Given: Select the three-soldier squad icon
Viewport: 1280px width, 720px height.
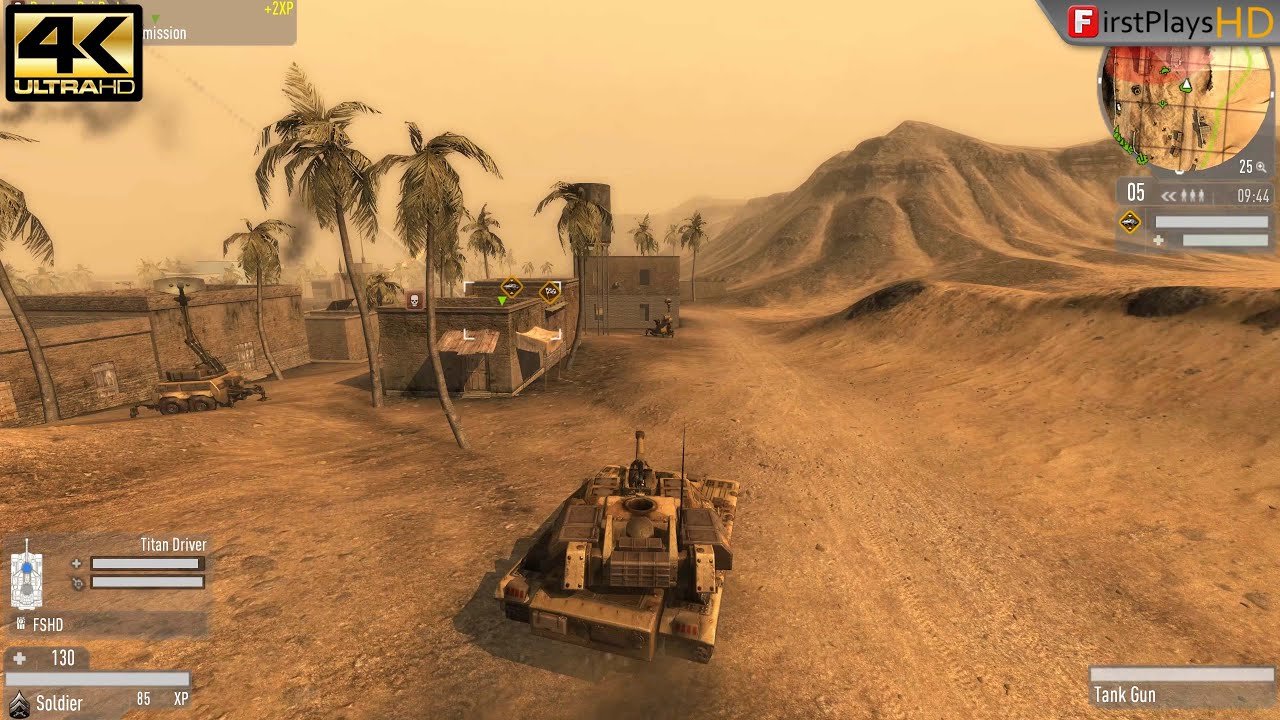Looking at the screenshot, I should tap(1192, 194).
